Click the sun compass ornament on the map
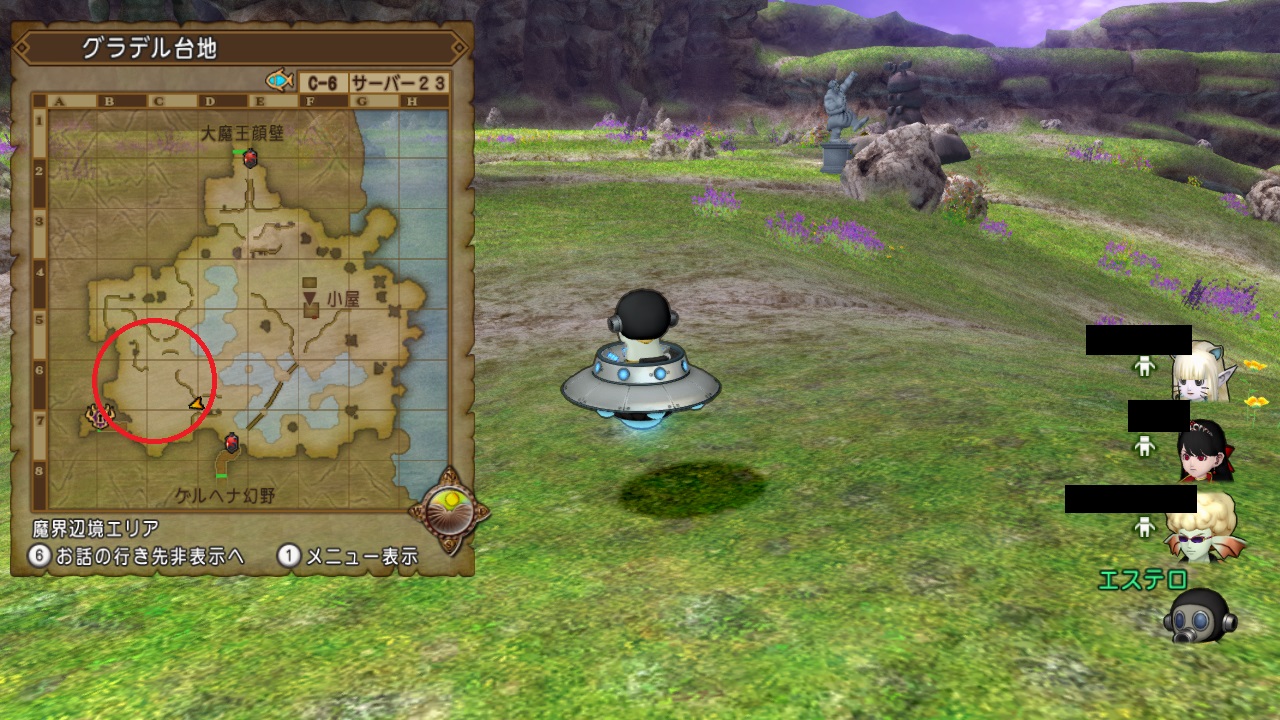The width and height of the screenshot is (1280, 720). click(450, 507)
